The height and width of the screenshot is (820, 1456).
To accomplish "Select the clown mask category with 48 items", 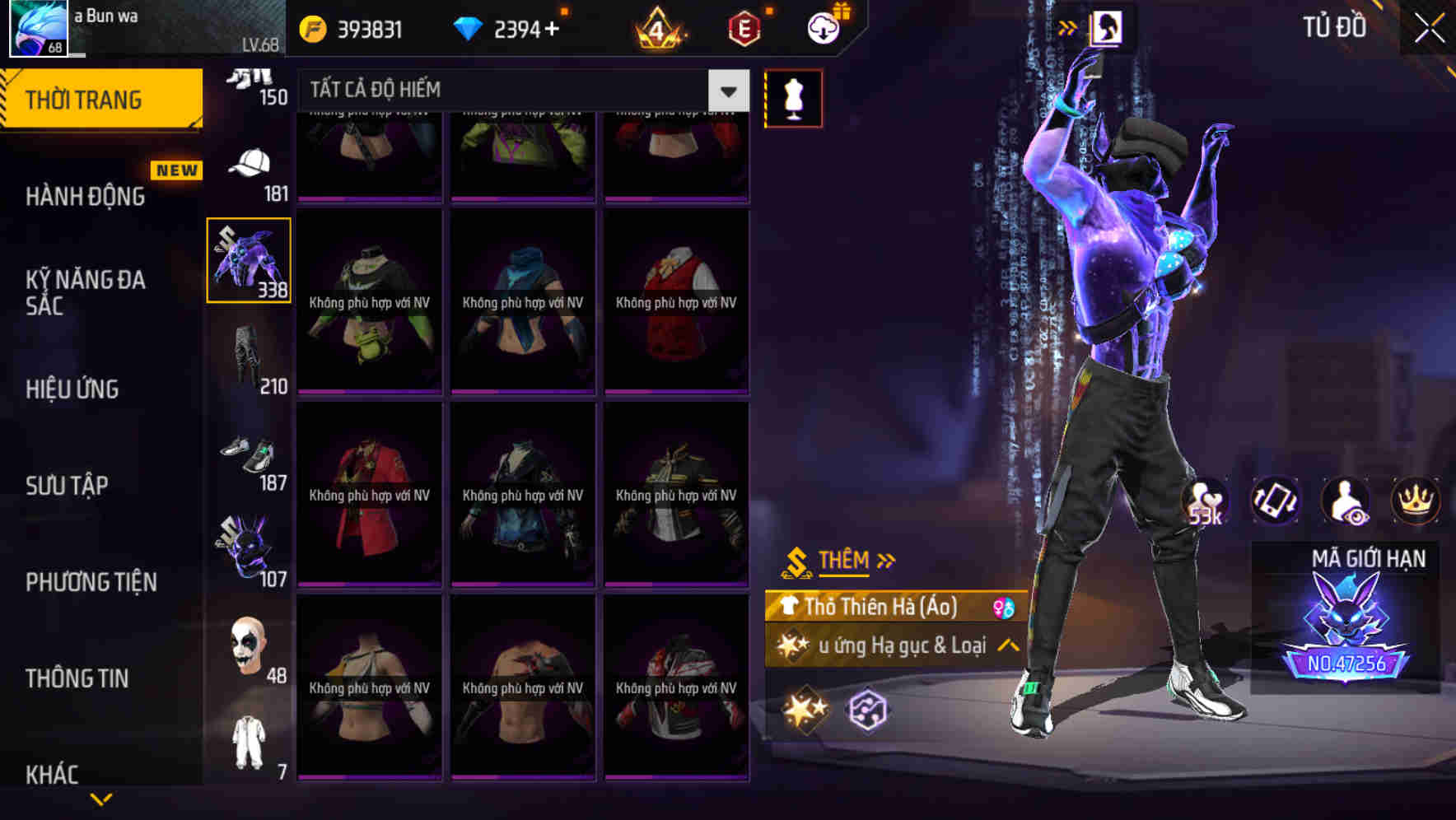I will [247, 655].
